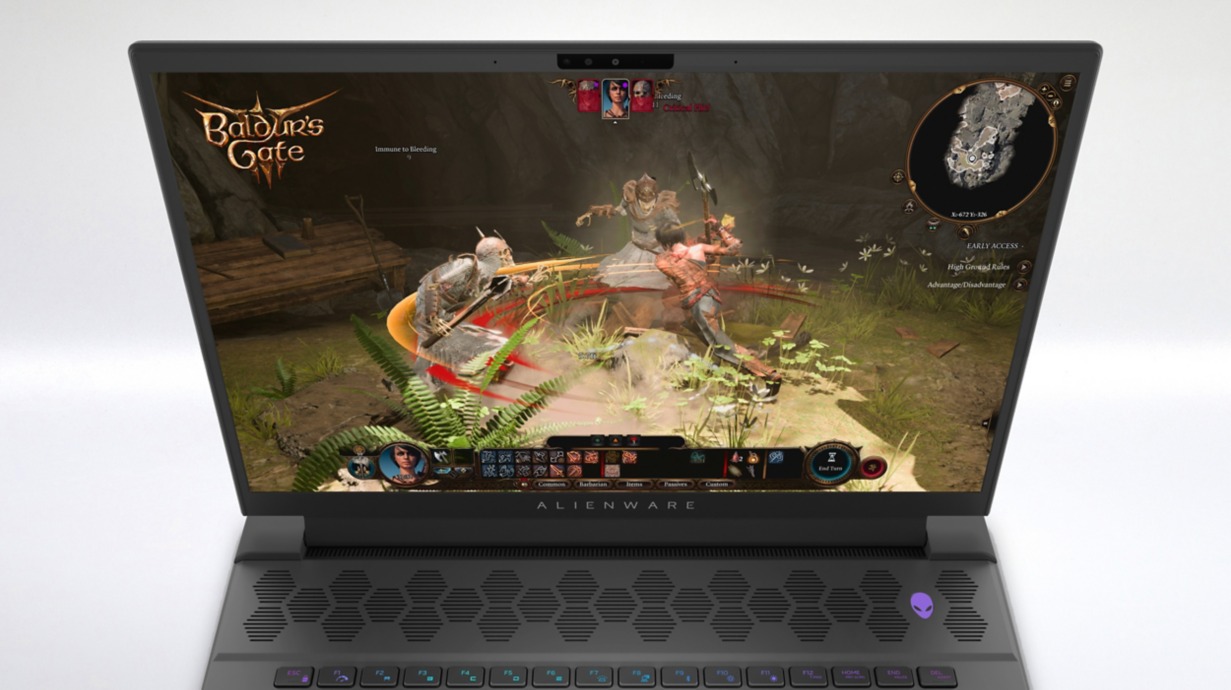
Task: Select the Custom hotbar tab
Action: (x=716, y=484)
